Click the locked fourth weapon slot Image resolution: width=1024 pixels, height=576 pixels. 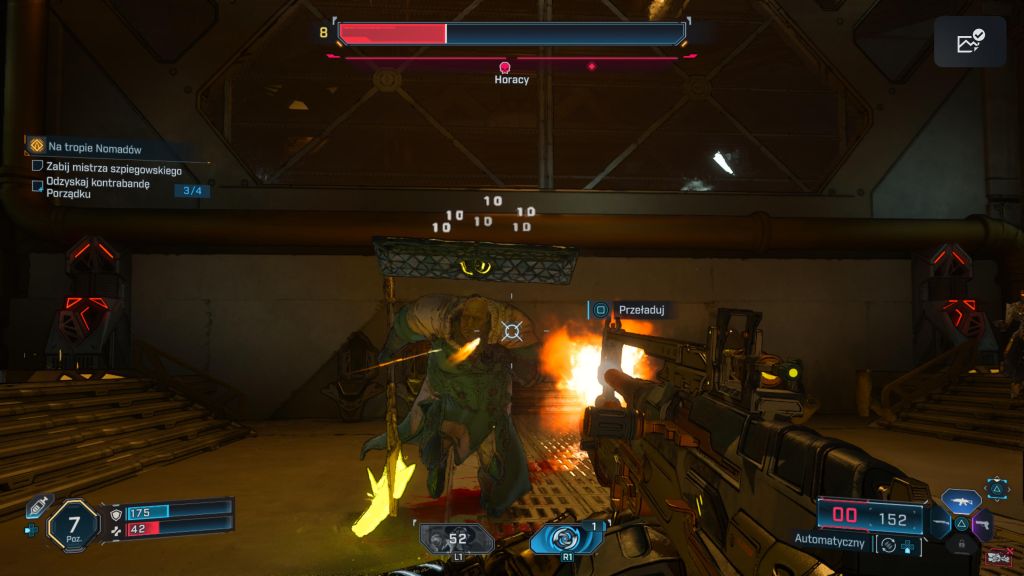tap(961, 543)
